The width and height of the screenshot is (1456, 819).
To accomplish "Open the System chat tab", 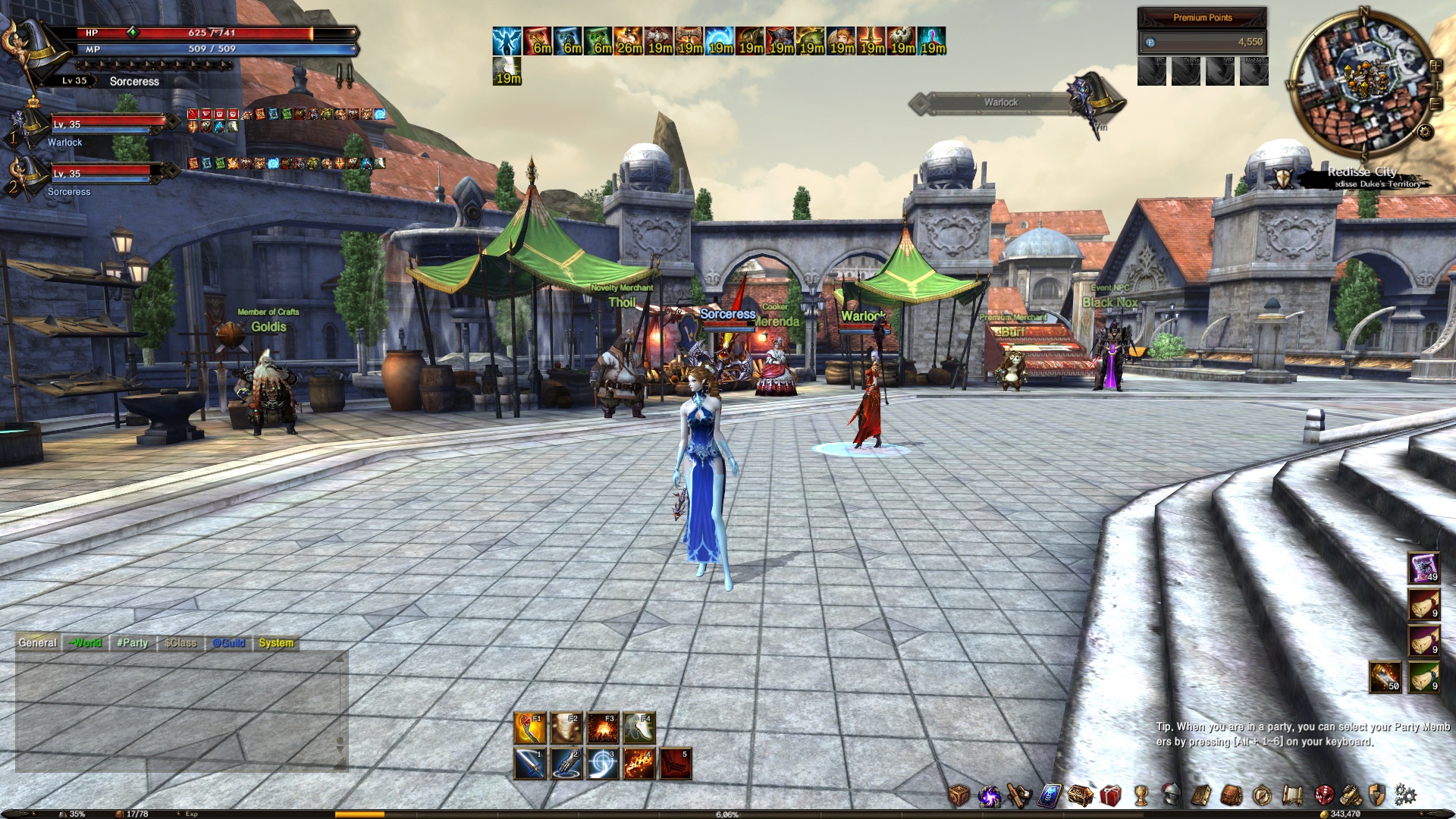I will coord(275,642).
